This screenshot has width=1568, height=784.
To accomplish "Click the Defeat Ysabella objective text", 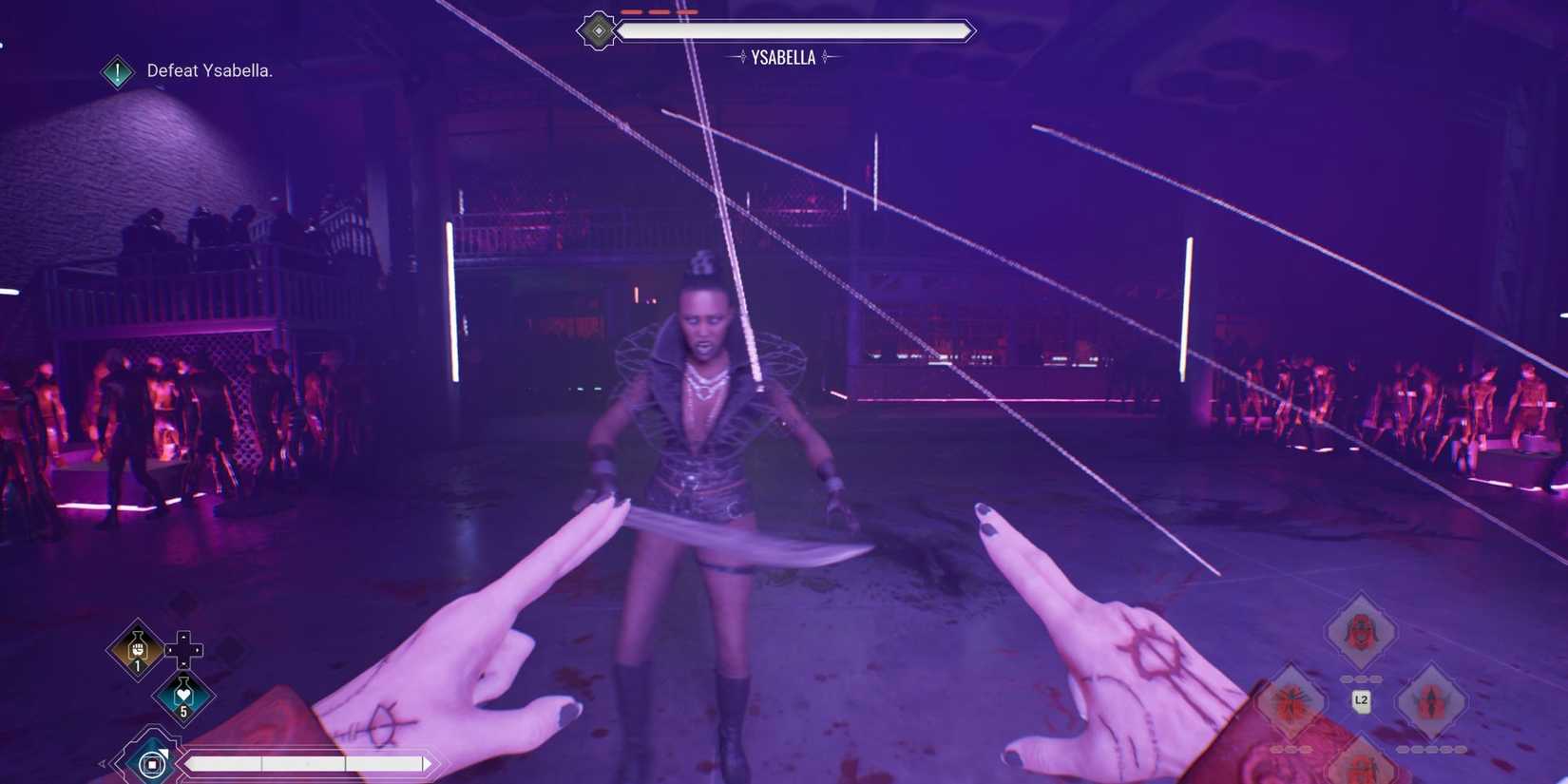I will pos(207,70).
